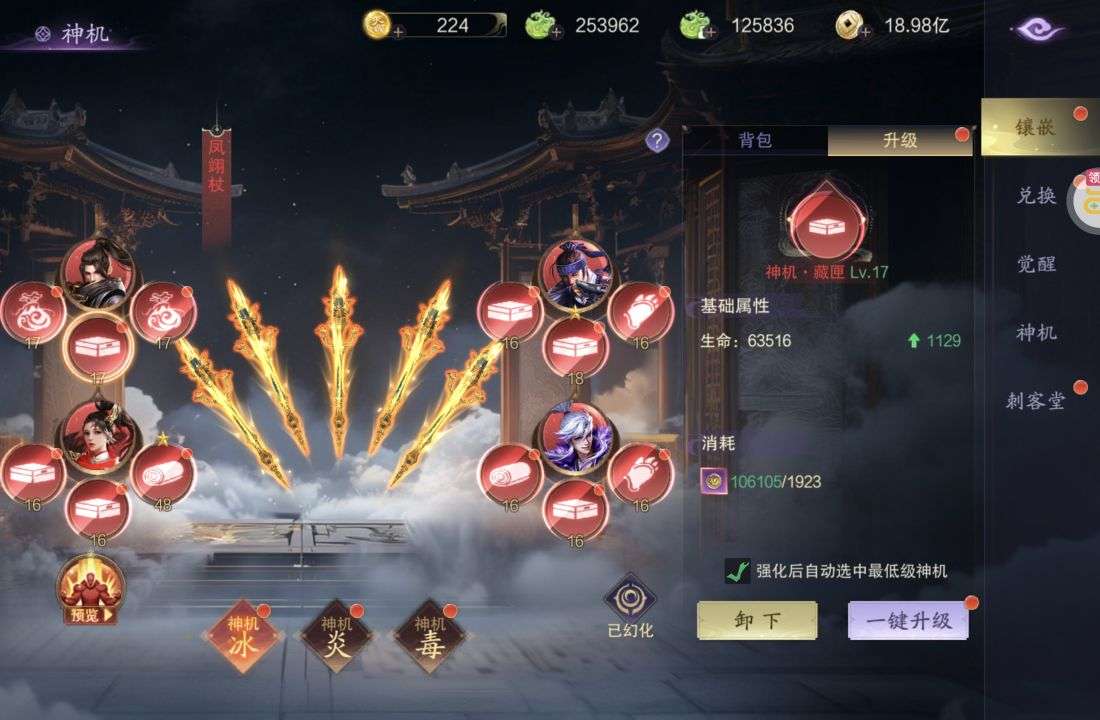The image size is (1100, 720).
Task: Open the 神机 side tab
Action: (1036, 333)
